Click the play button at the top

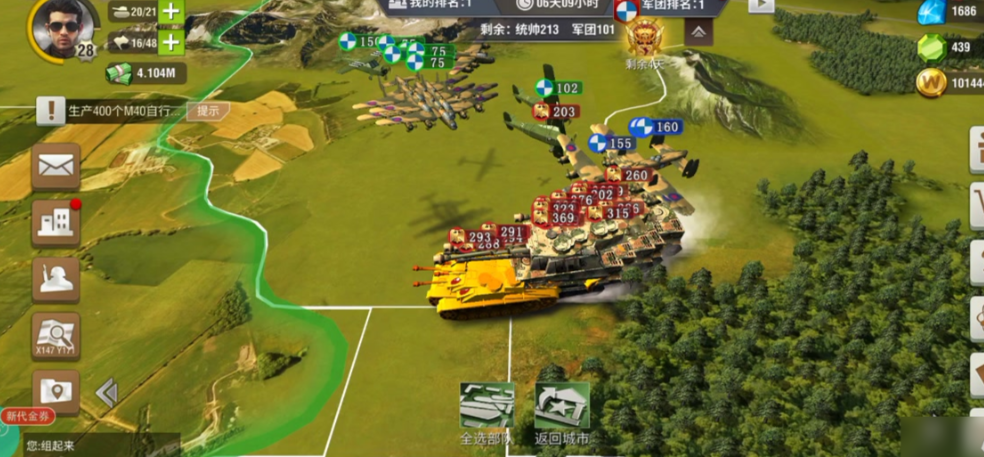[761, 5]
